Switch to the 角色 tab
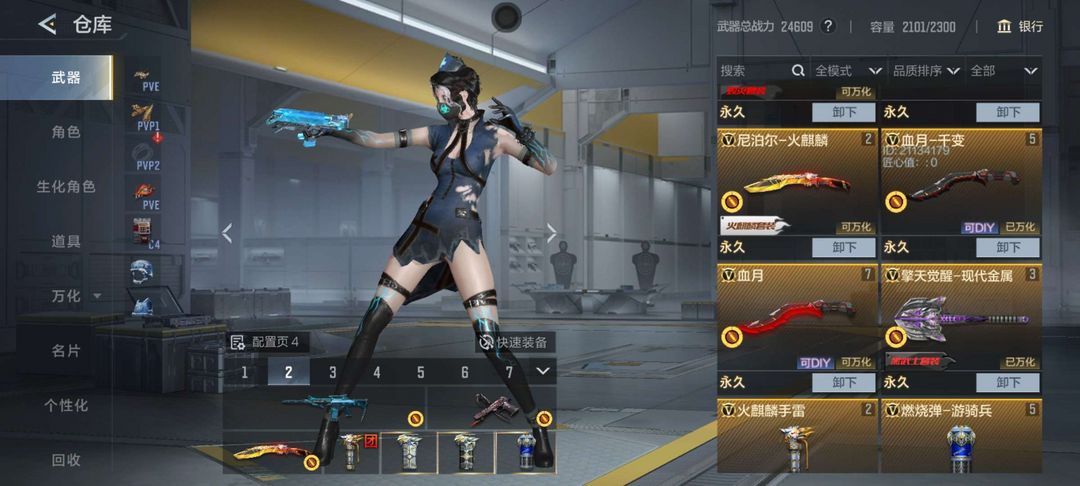 pyautogui.click(x=66, y=132)
